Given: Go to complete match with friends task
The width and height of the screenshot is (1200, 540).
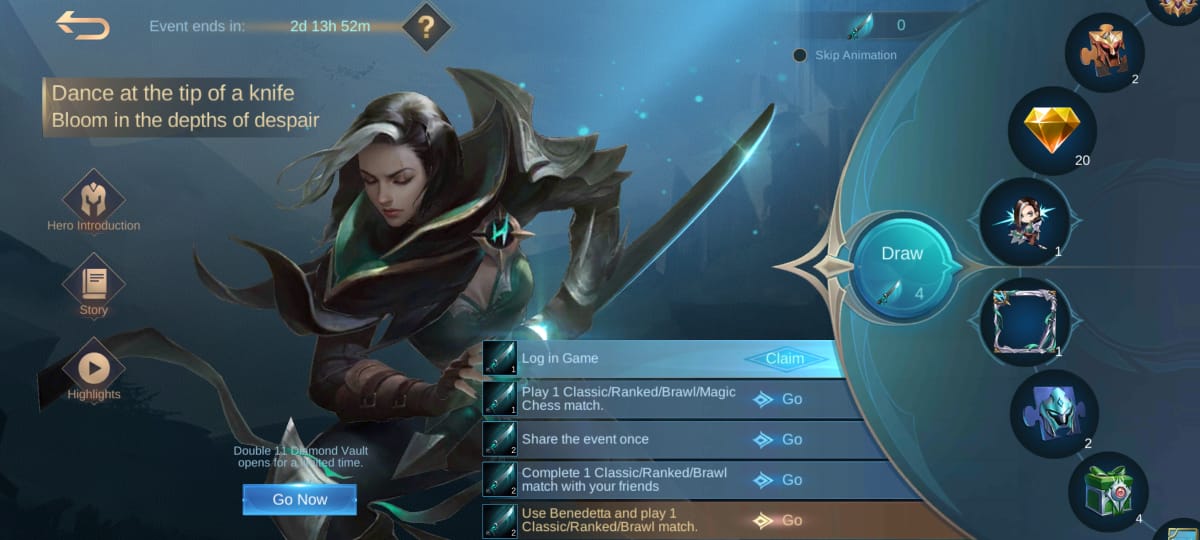Looking at the screenshot, I should (x=780, y=480).
